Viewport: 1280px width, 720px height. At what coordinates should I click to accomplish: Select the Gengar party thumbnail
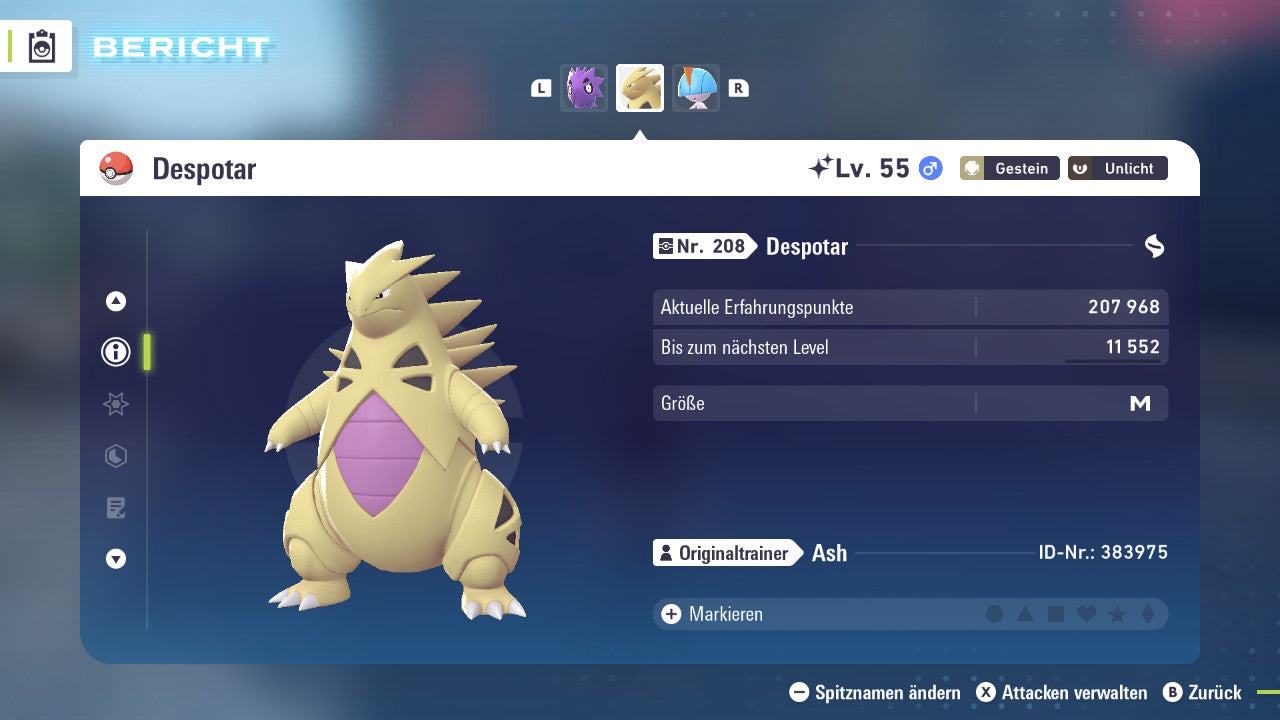(584, 88)
